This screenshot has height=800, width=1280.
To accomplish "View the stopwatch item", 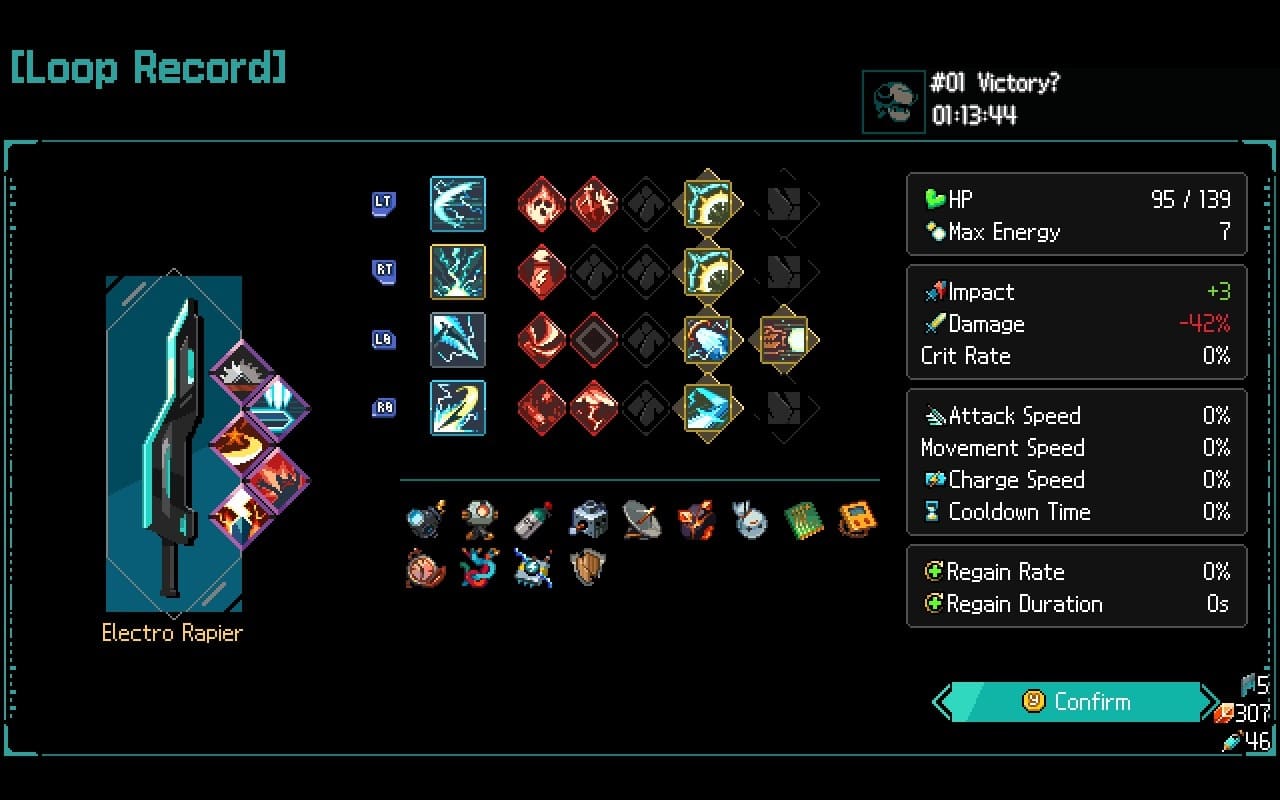I will tap(425, 568).
